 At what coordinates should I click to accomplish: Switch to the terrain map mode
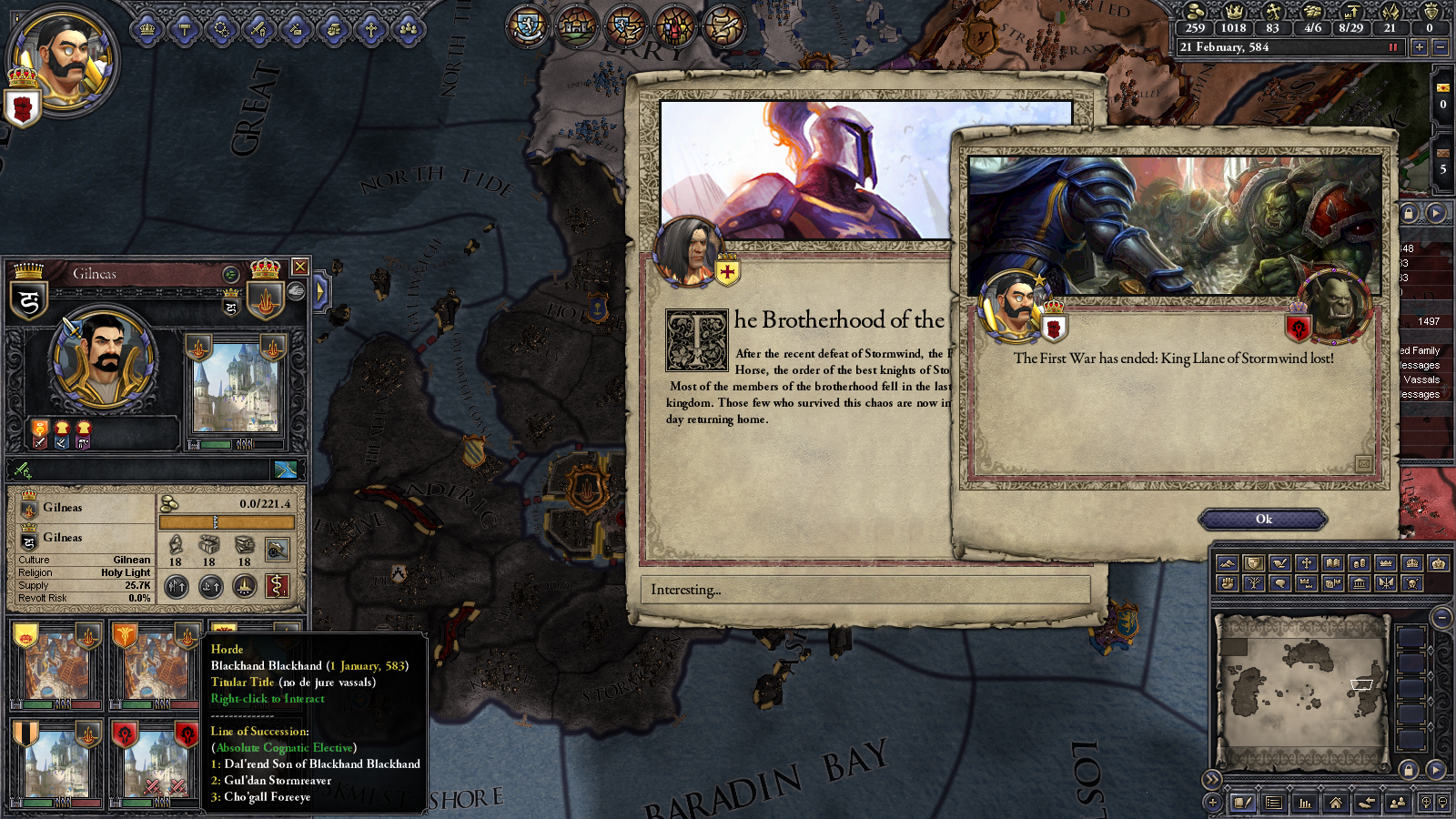point(1227,563)
